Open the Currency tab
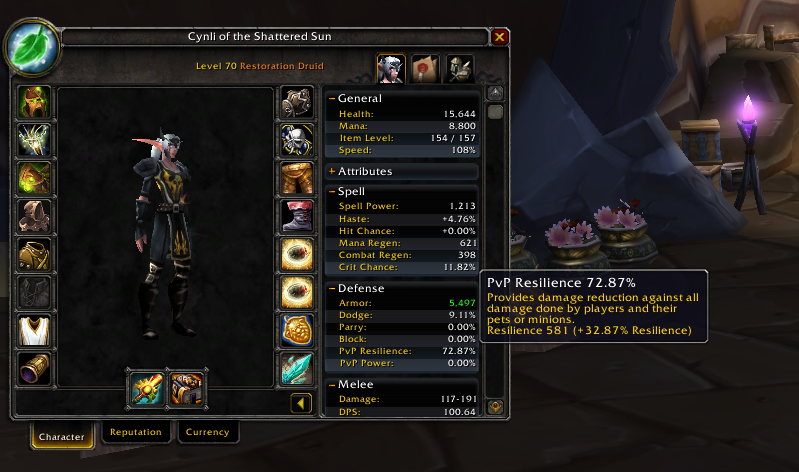799x472 pixels. coord(208,433)
